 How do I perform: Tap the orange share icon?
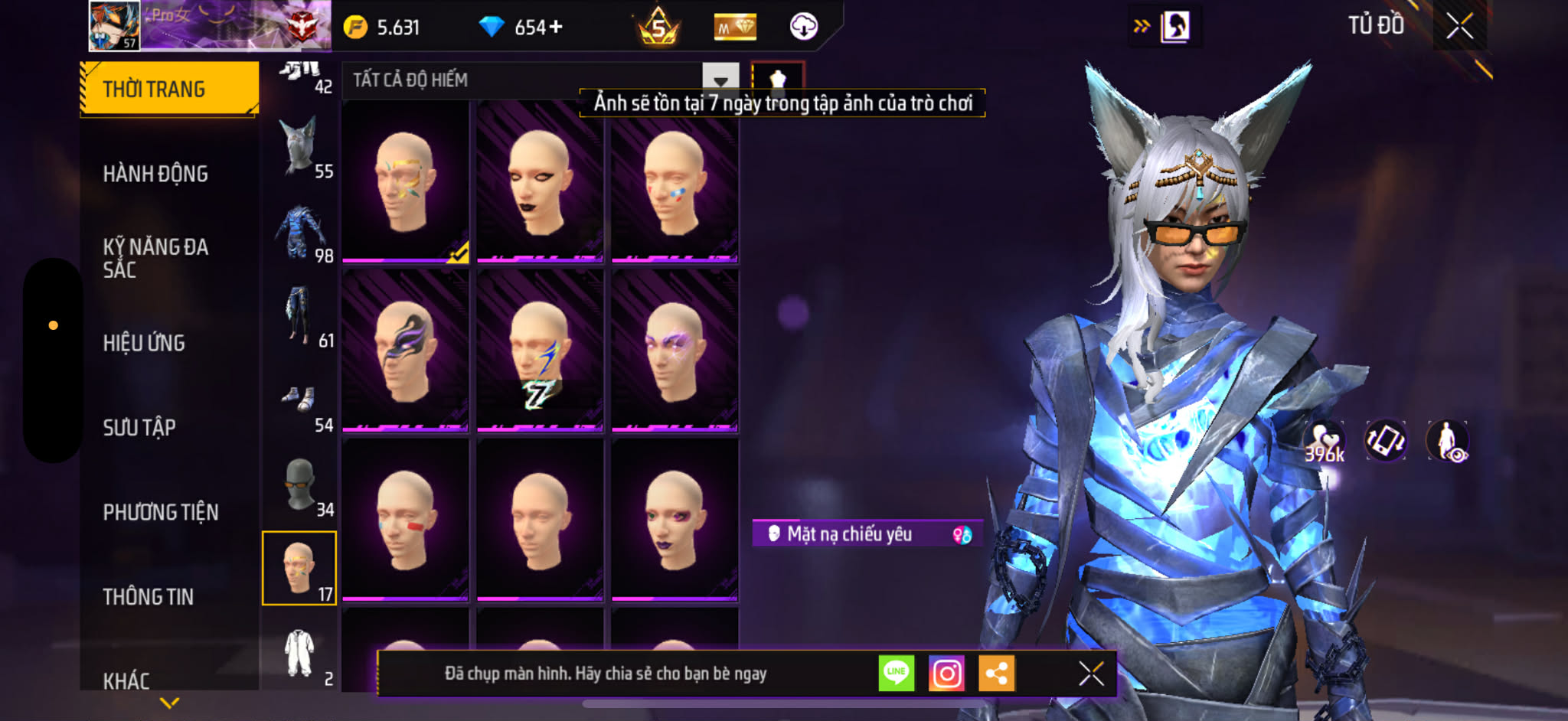(x=996, y=674)
